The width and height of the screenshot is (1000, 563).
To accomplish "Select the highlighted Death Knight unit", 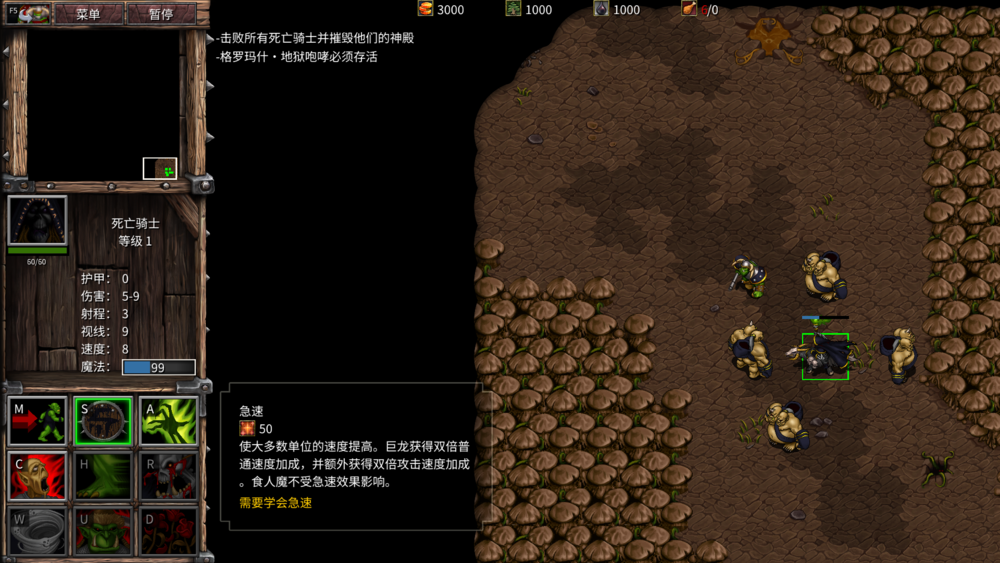I will point(825,356).
